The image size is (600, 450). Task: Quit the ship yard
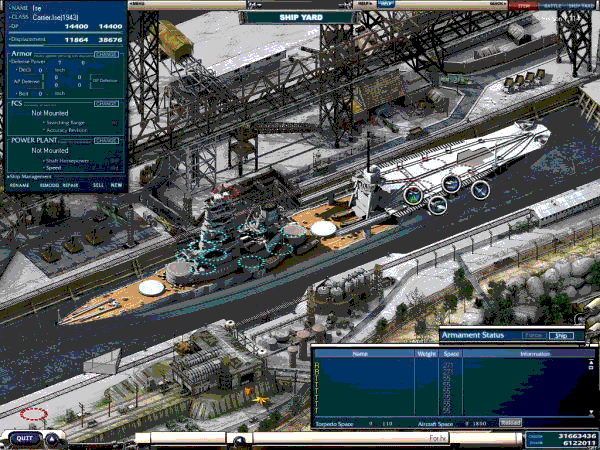coord(25,437)
